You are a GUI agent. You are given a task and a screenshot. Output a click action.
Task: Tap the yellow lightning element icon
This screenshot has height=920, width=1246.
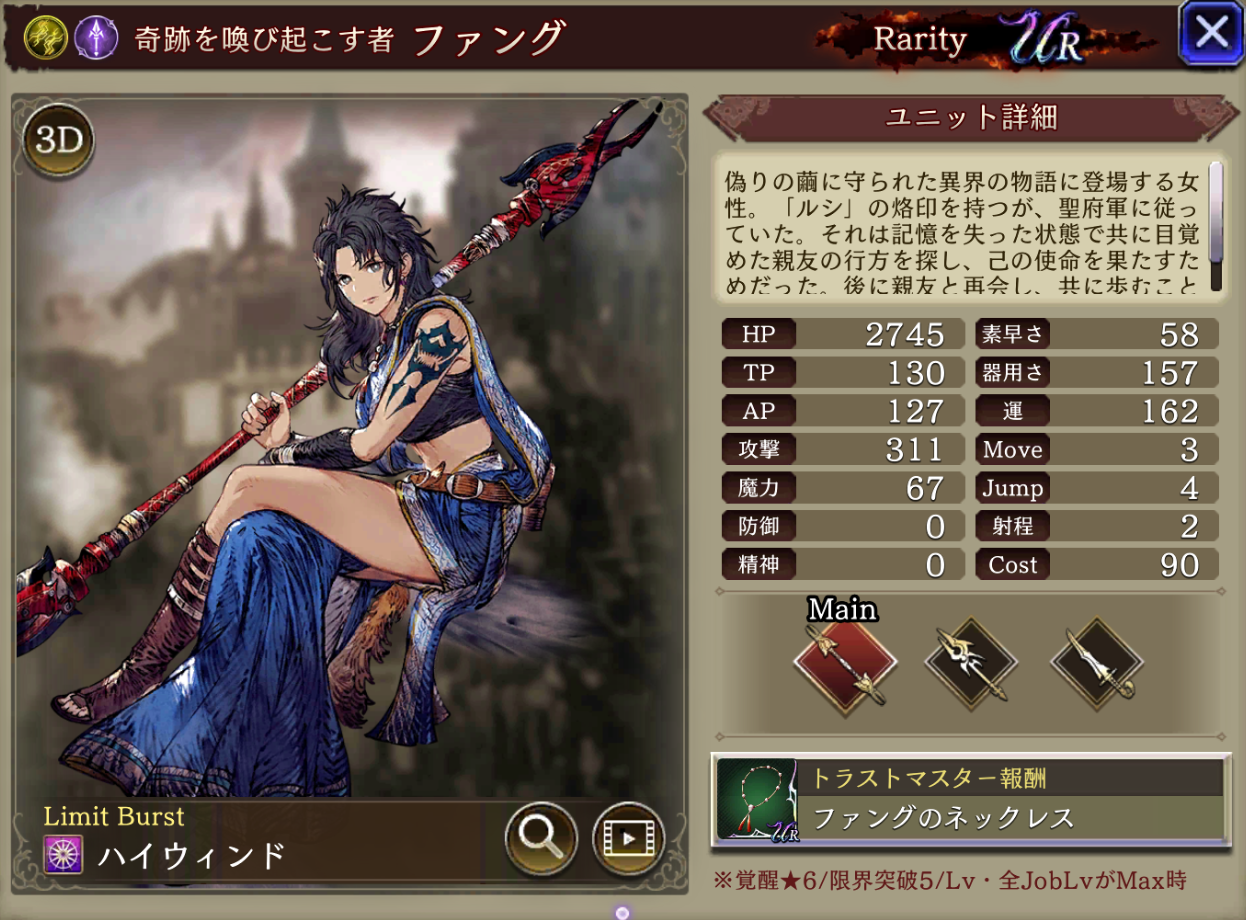(46, 38)
